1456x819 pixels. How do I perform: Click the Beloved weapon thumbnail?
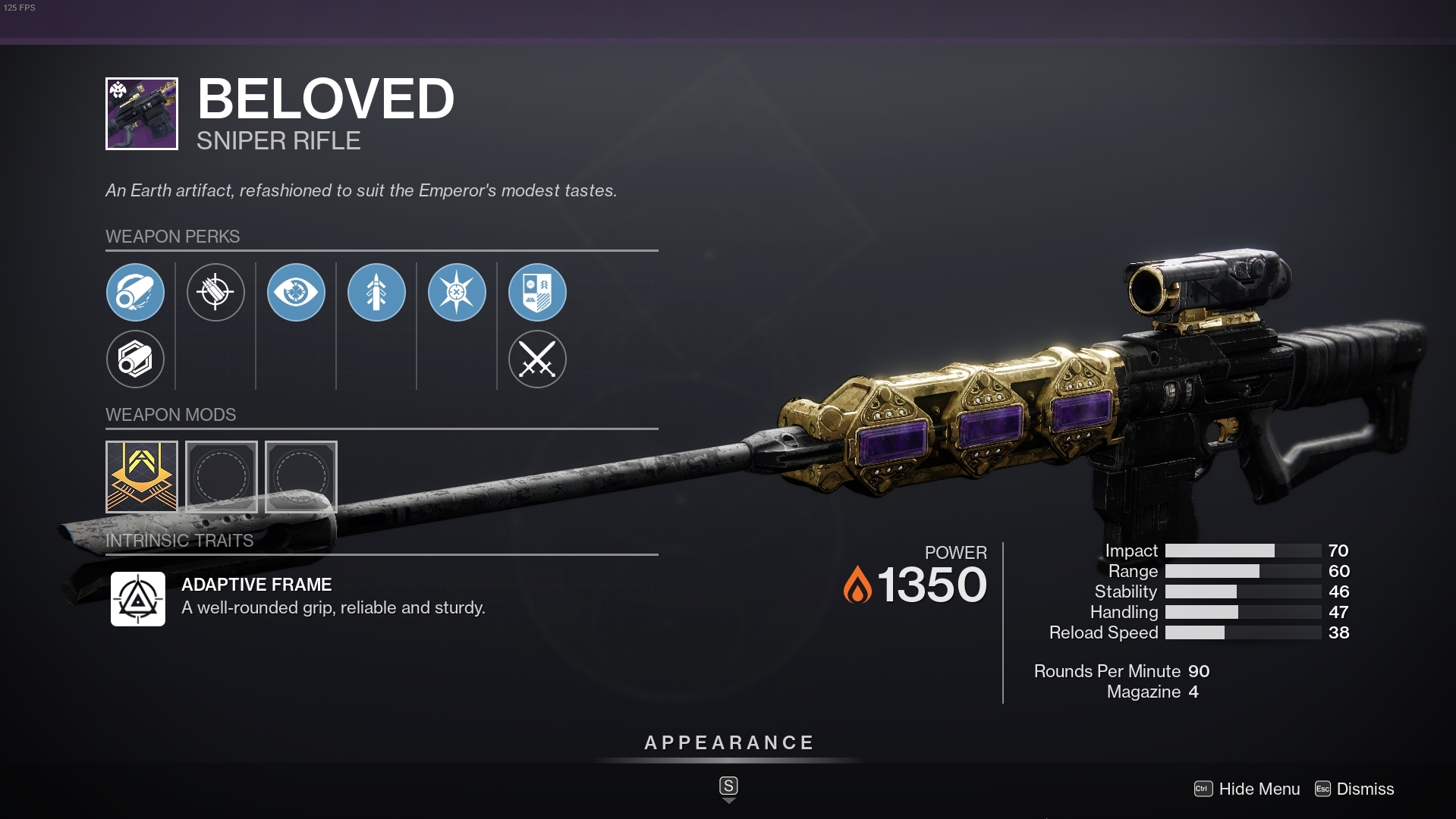140,113
